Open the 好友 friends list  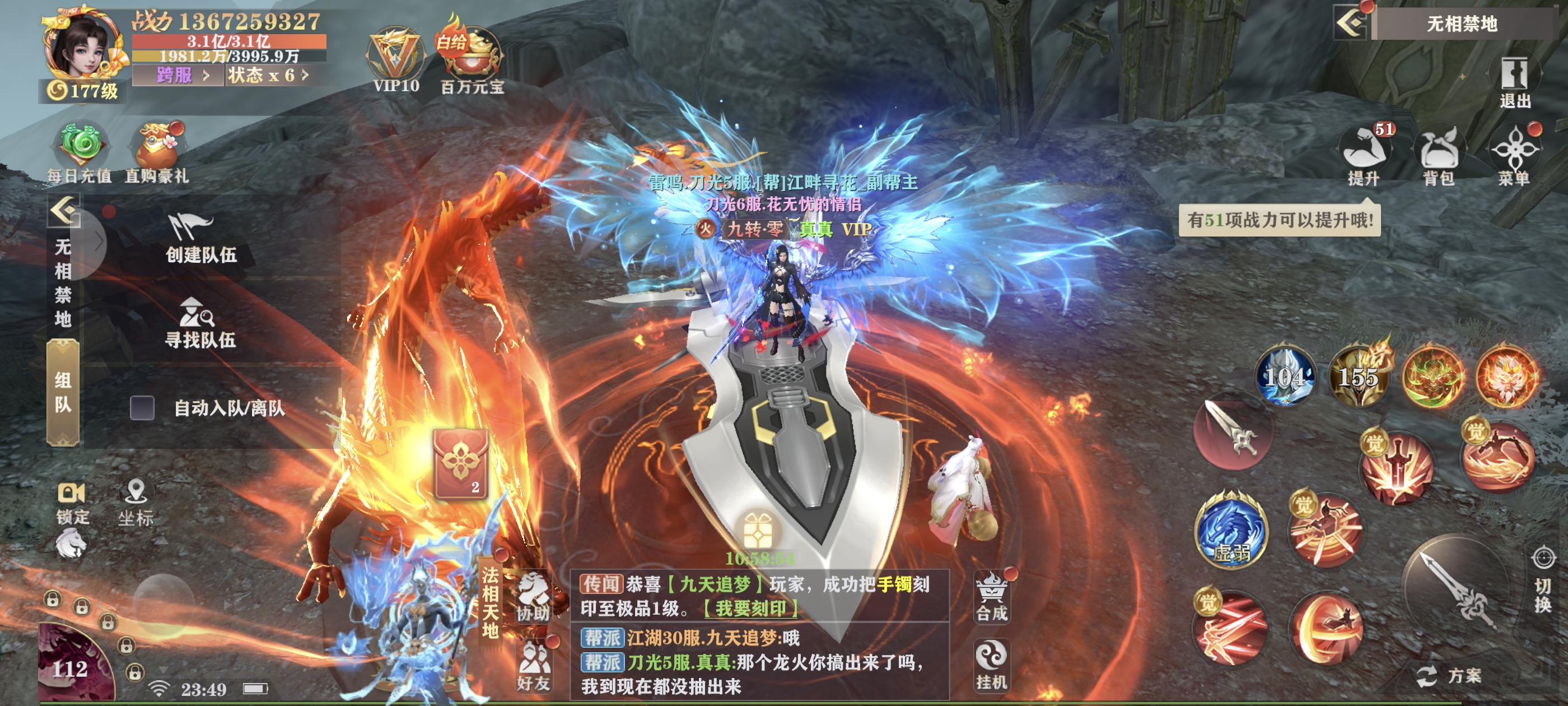(x=534, y=667)
